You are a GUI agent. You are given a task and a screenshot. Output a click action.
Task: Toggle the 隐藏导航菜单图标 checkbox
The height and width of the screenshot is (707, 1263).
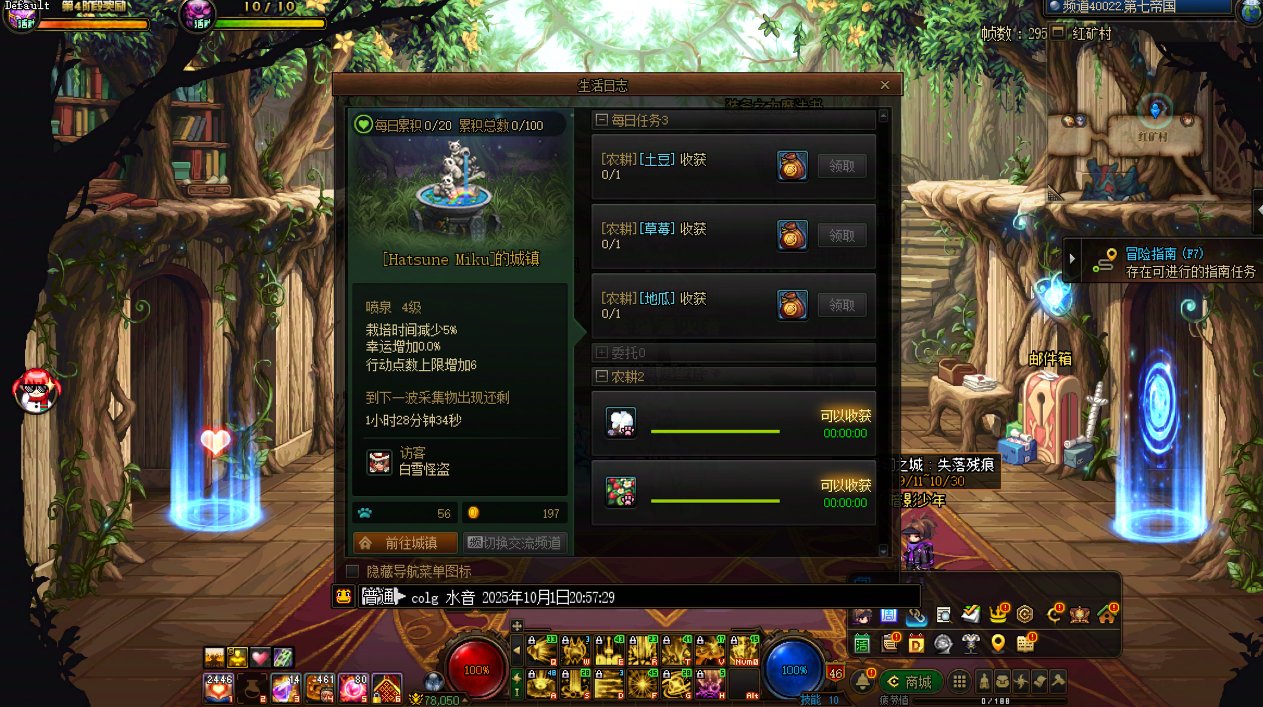(x=352, y=571)
